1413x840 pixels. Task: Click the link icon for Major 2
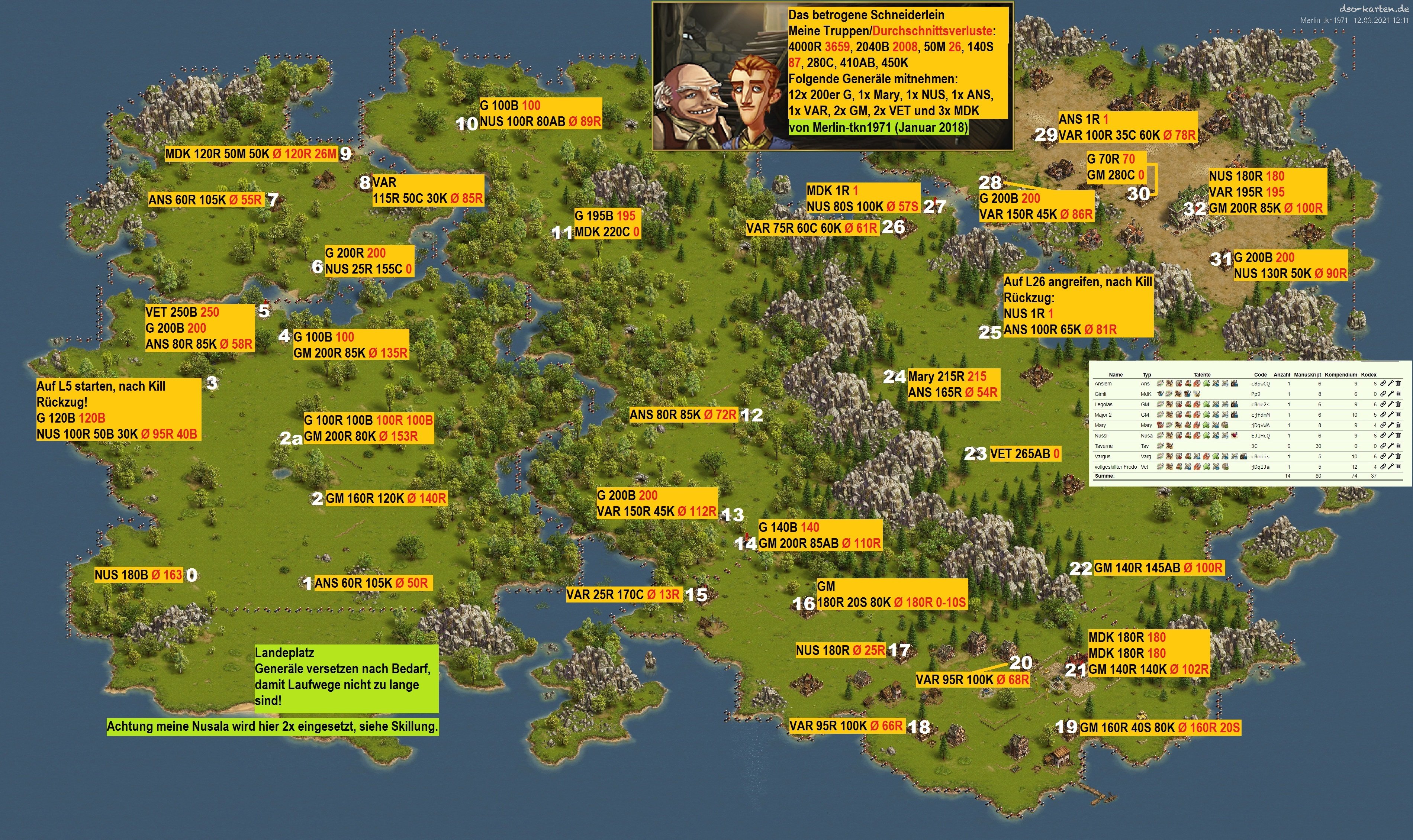(1383, 415)
